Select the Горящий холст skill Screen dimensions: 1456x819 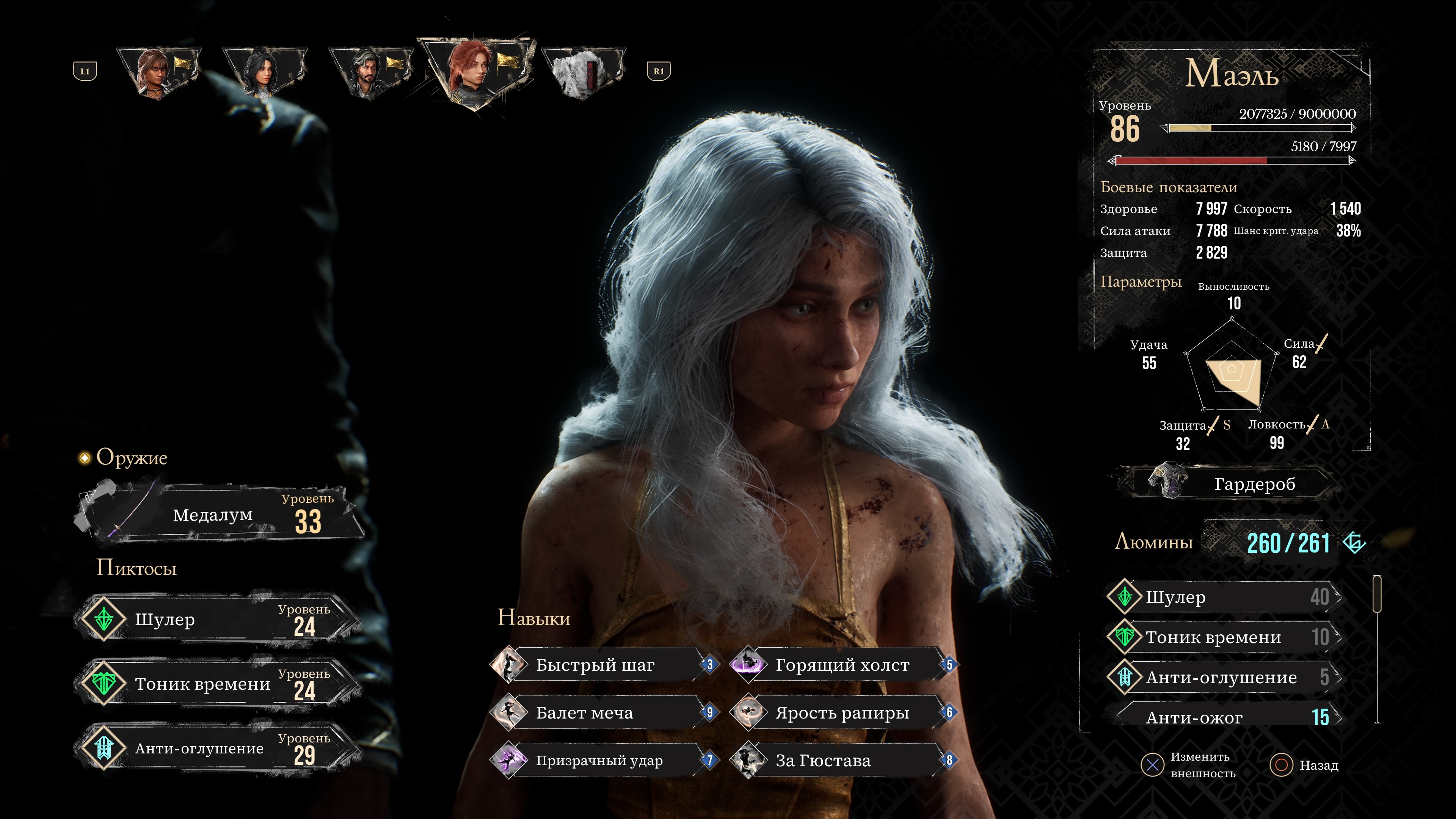(x=842, y=665)
